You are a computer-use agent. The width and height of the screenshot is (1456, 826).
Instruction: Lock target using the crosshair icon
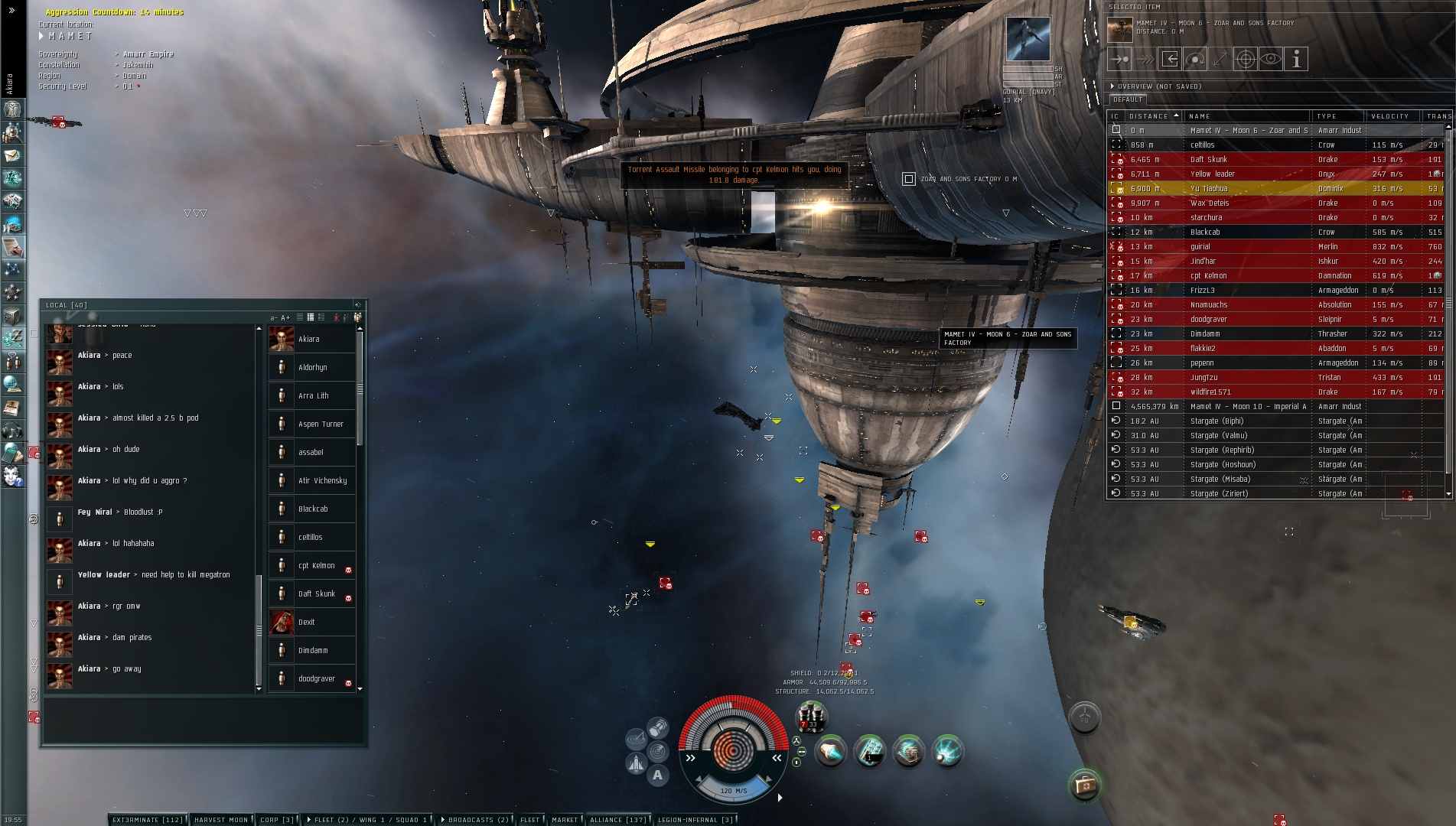(x=1246, y=59)
